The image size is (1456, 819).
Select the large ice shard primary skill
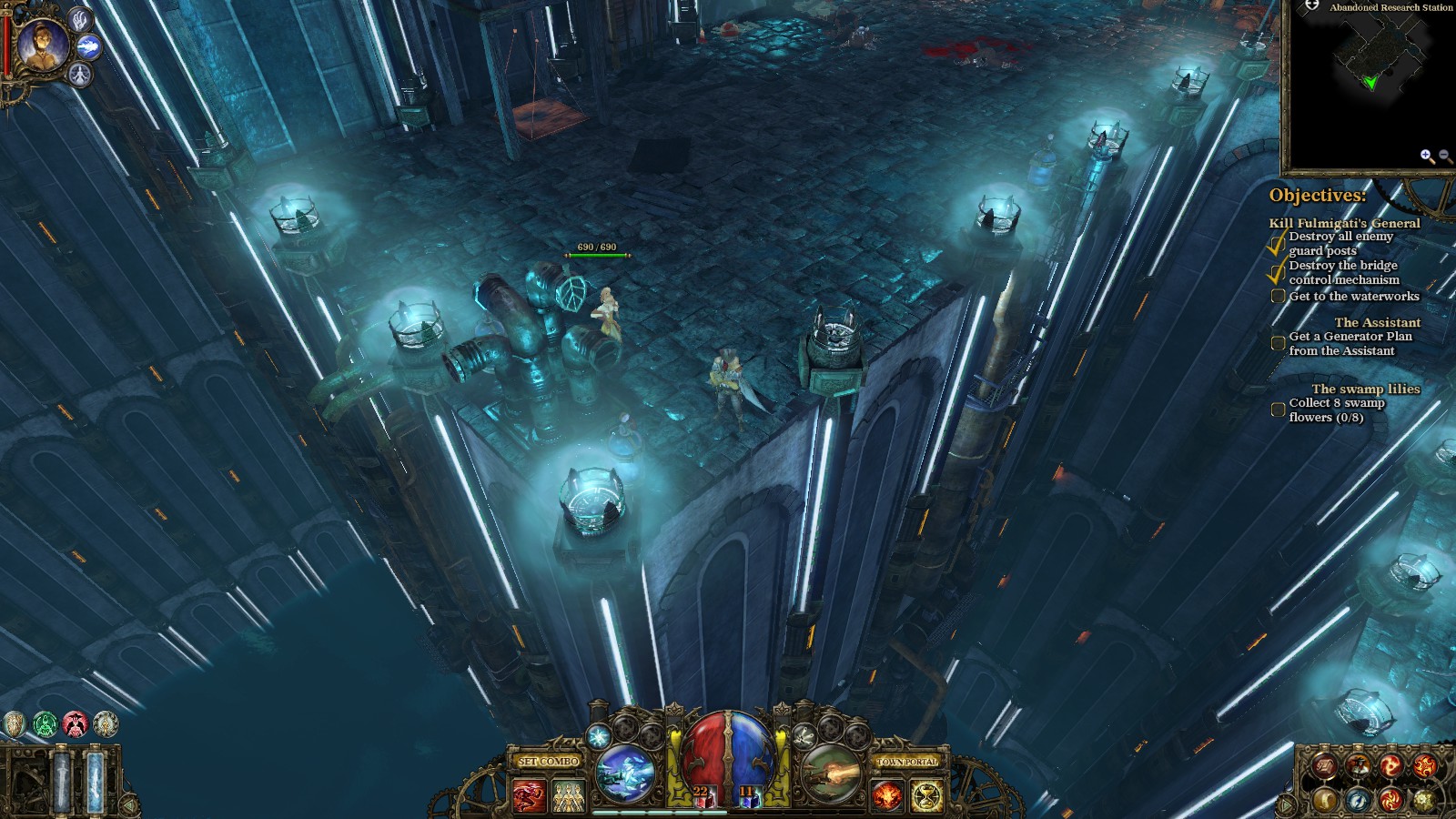click(625, 773)
